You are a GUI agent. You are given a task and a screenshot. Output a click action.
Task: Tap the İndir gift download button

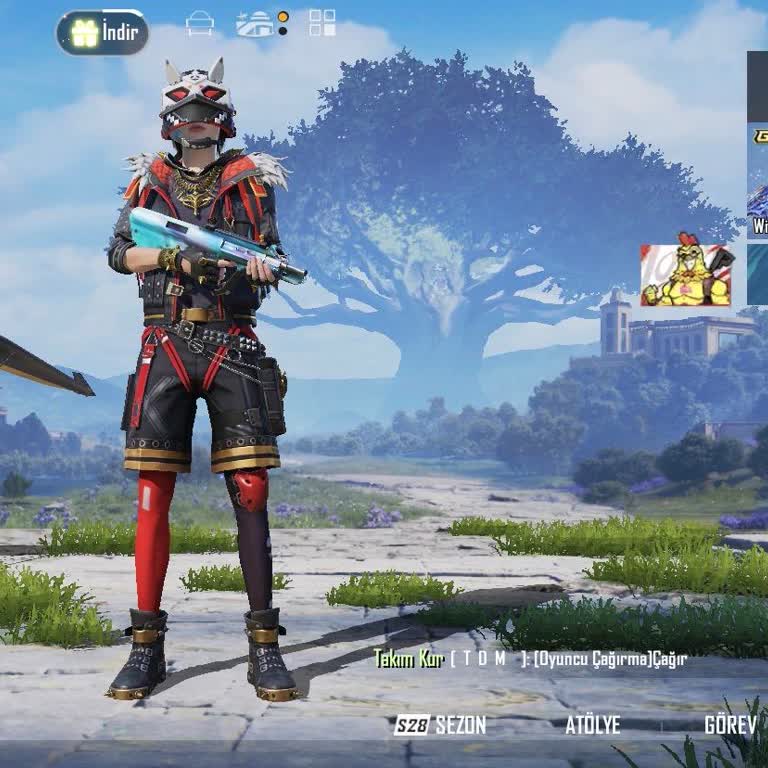click(x=103, y=33)
